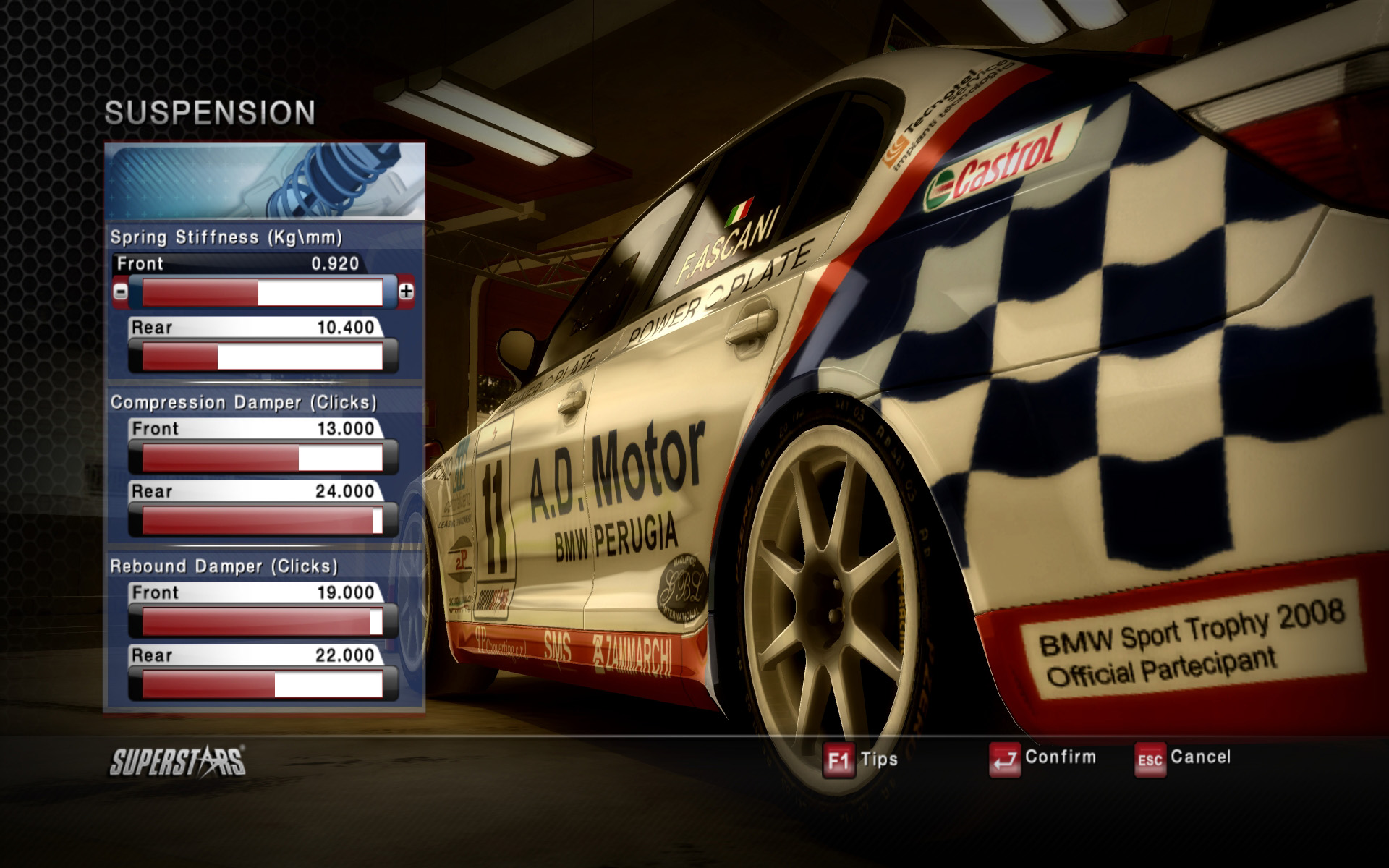
Task: Select the rear compression damper slider
Action: pos(263,521)
